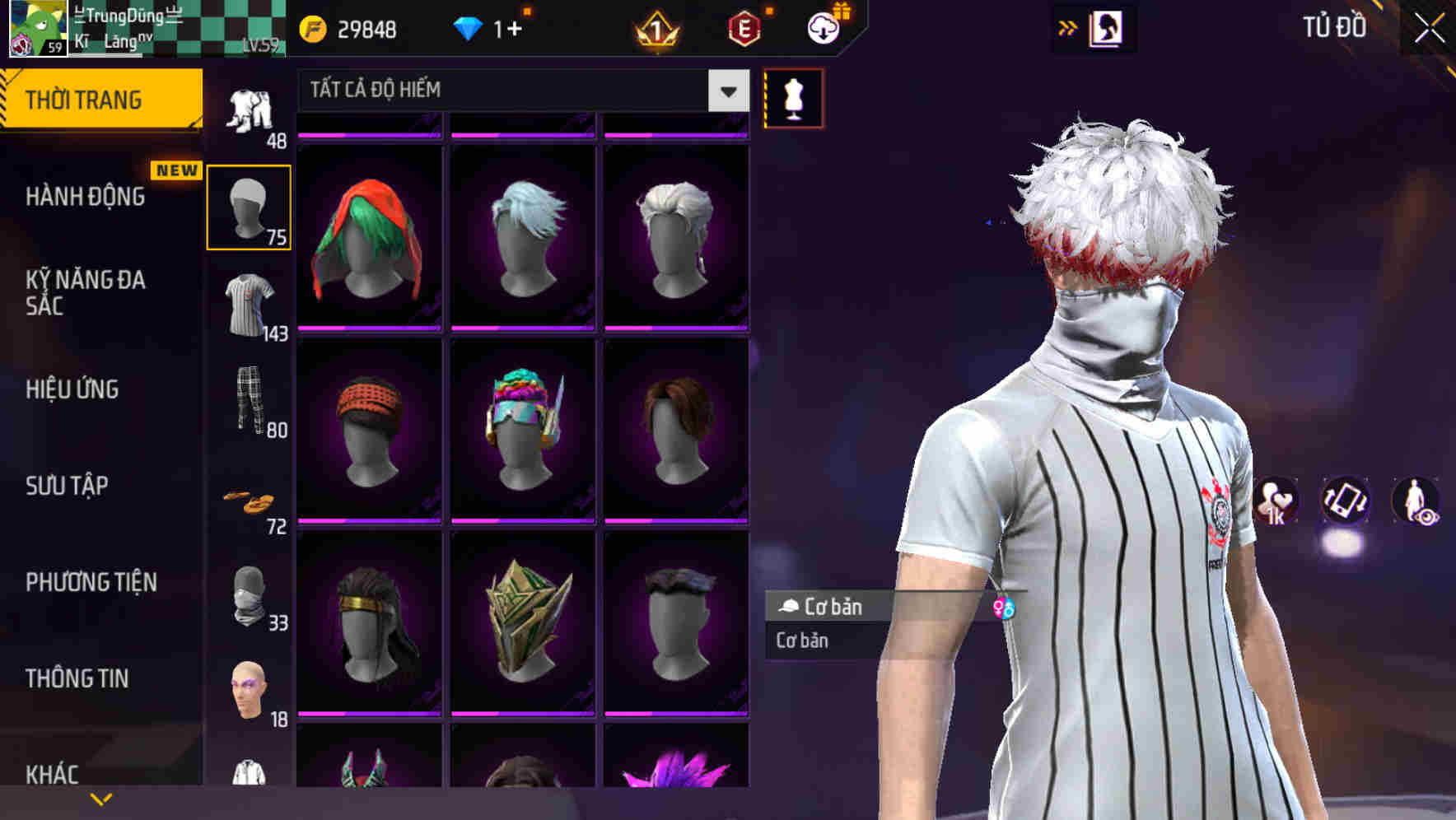Collapse the sidebar using the bottom chevron
Screen dimensions: 1456x820
pyautogui.click(x=102, y=797)
